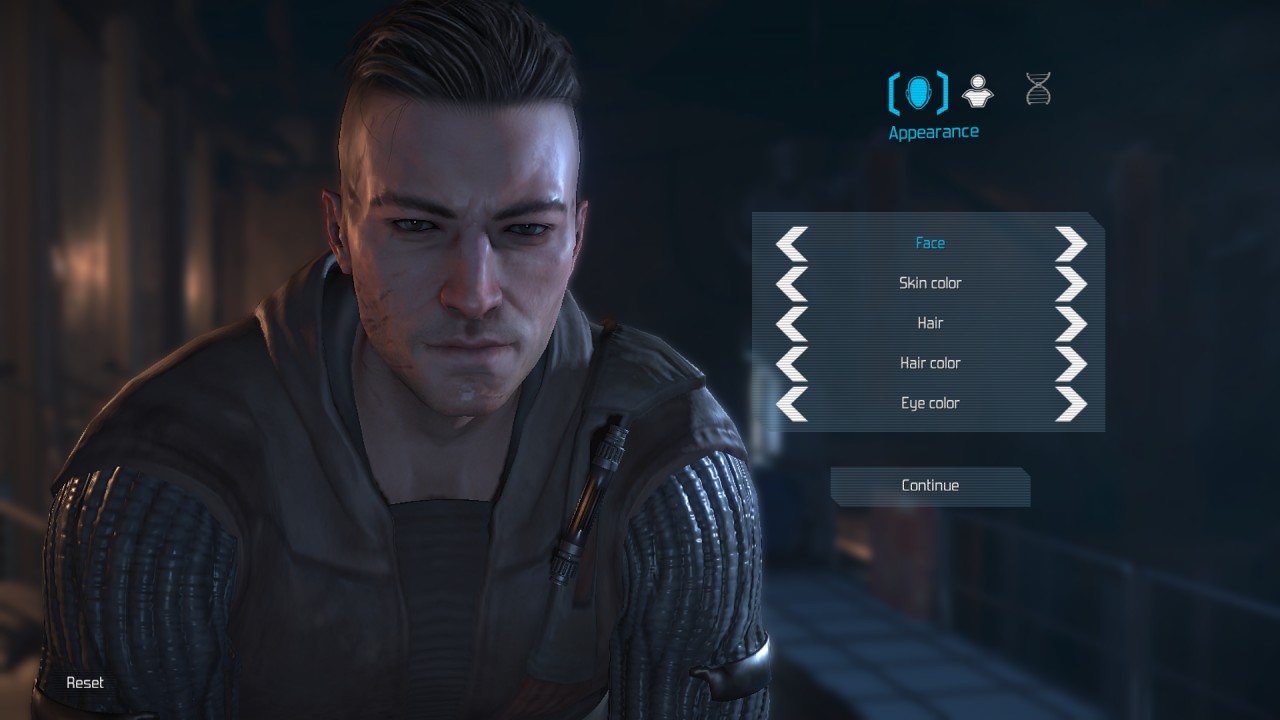Image resolution: width=1280 pixels, height=720 pixels.
Task: Click the left arrow beside Hair color
Action: (x=792, y=363)
